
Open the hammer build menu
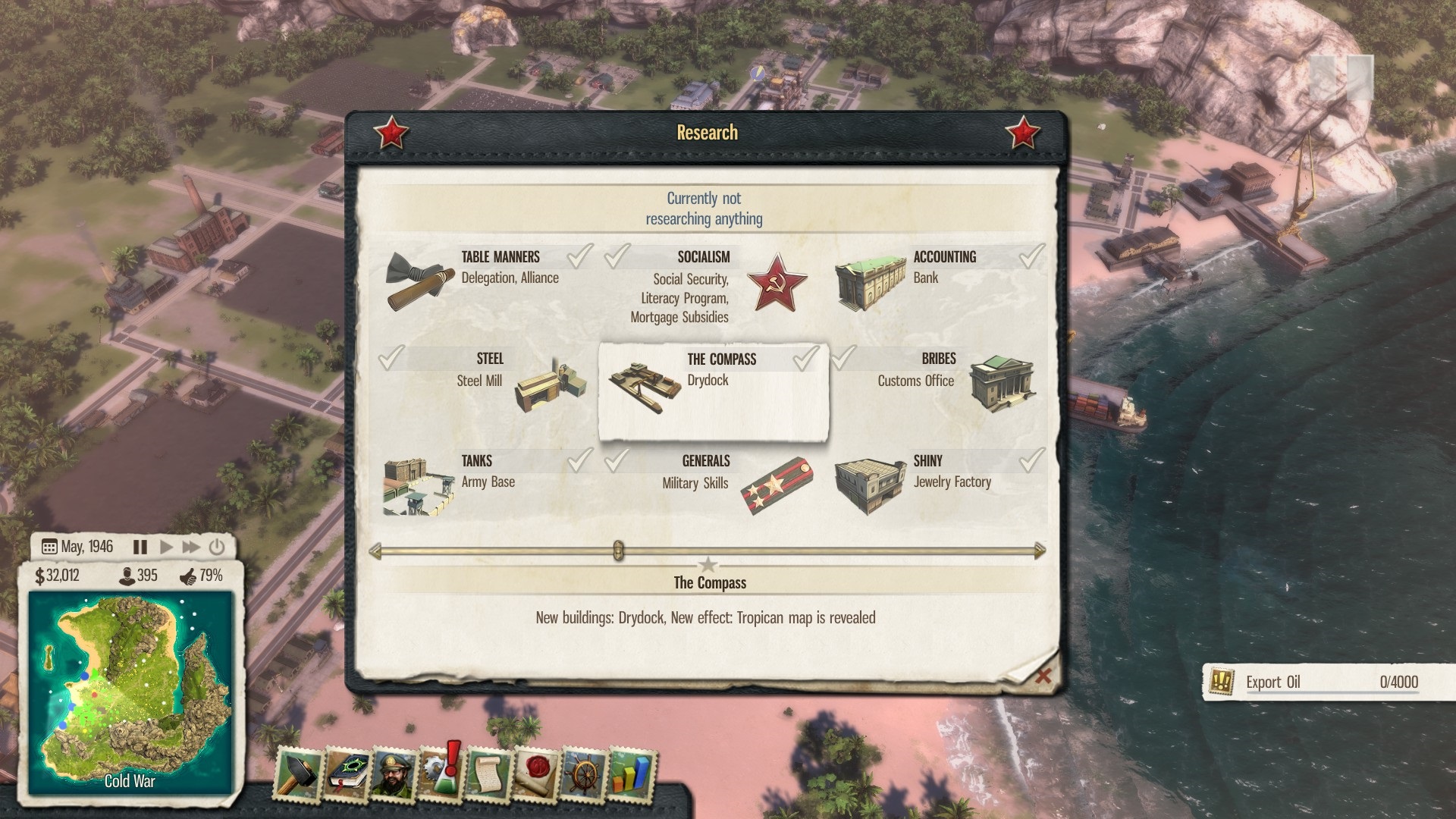(x=297, y=773)
